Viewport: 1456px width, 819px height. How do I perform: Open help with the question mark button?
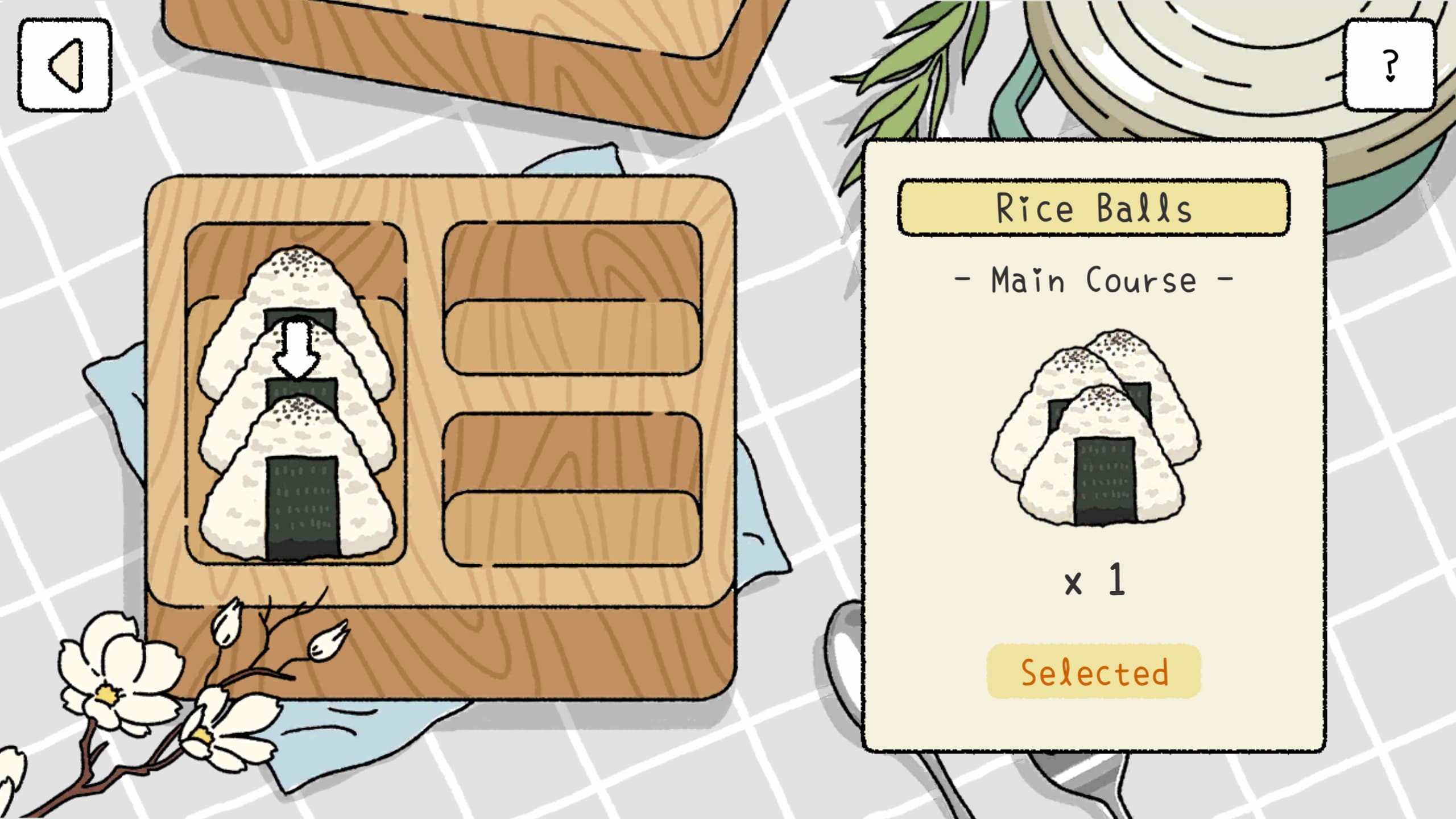click(1389, 65)
